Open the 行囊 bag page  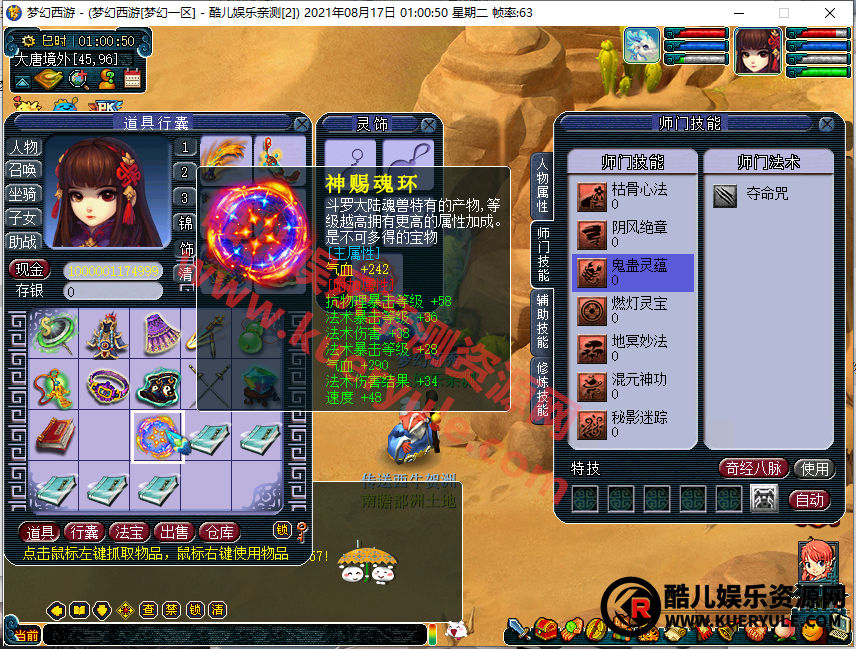(x=85, y=532)
